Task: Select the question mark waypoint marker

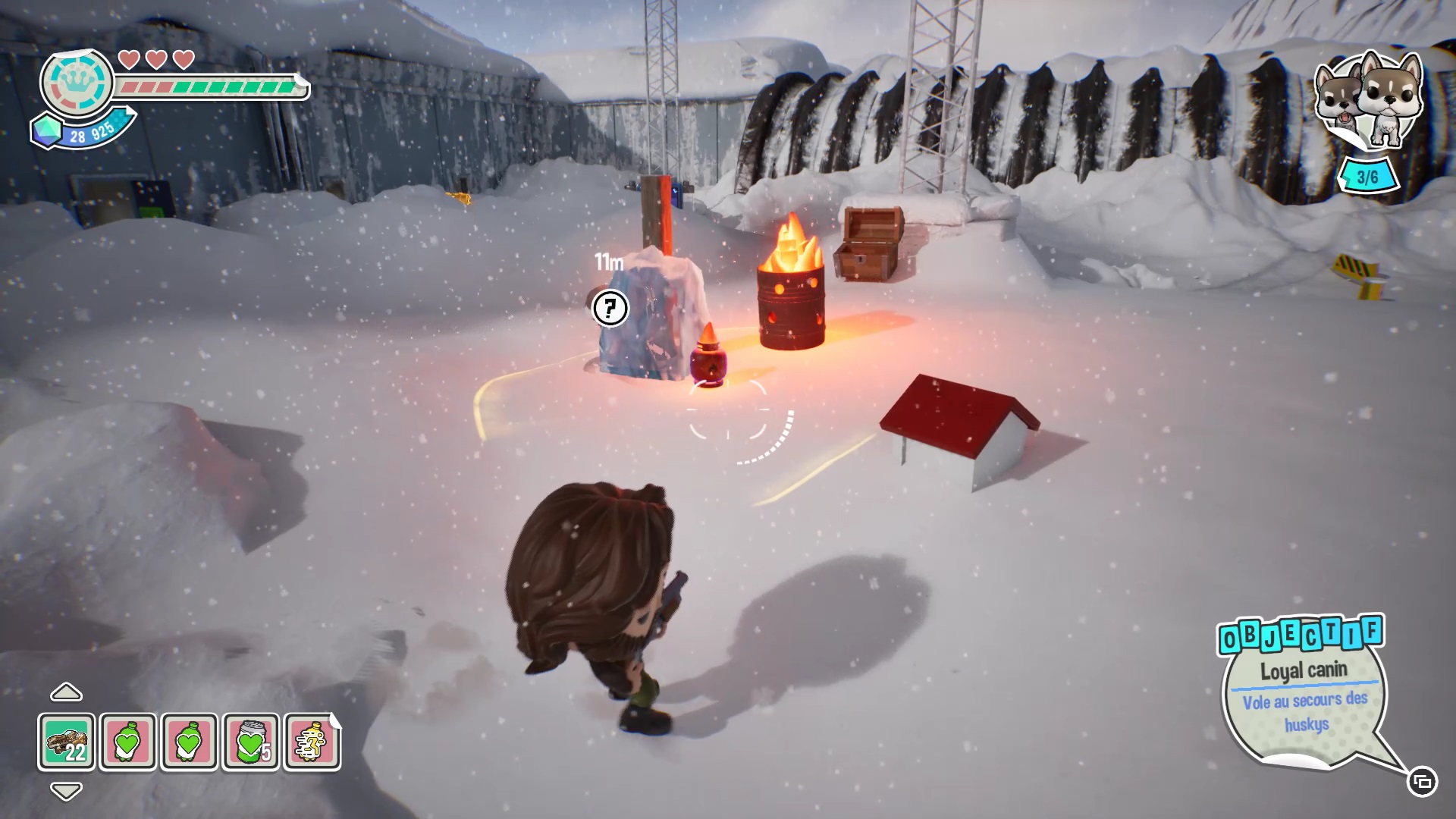Action: point(610,309)
